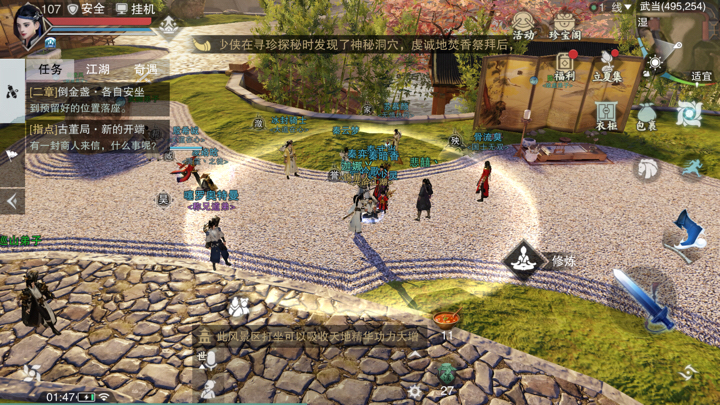Open the 立夏集 event icon
720x405 pixels.
607,65
